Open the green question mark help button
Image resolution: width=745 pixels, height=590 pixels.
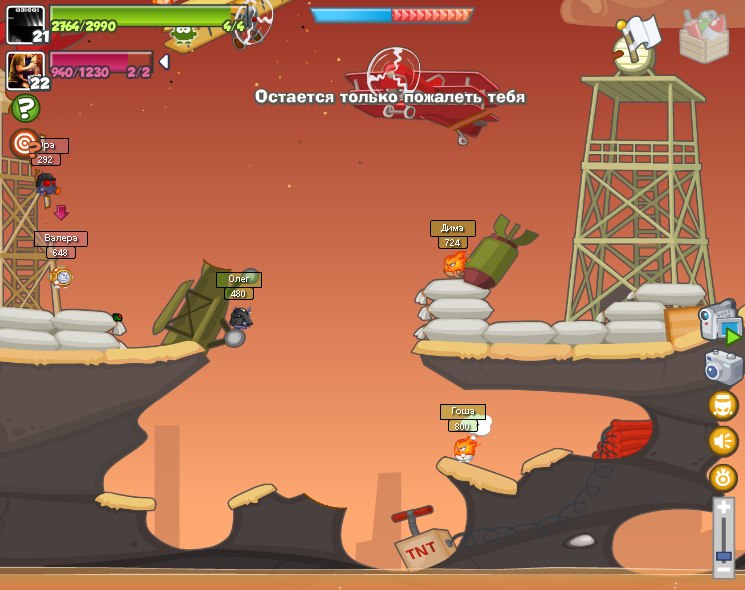point(25,108)
